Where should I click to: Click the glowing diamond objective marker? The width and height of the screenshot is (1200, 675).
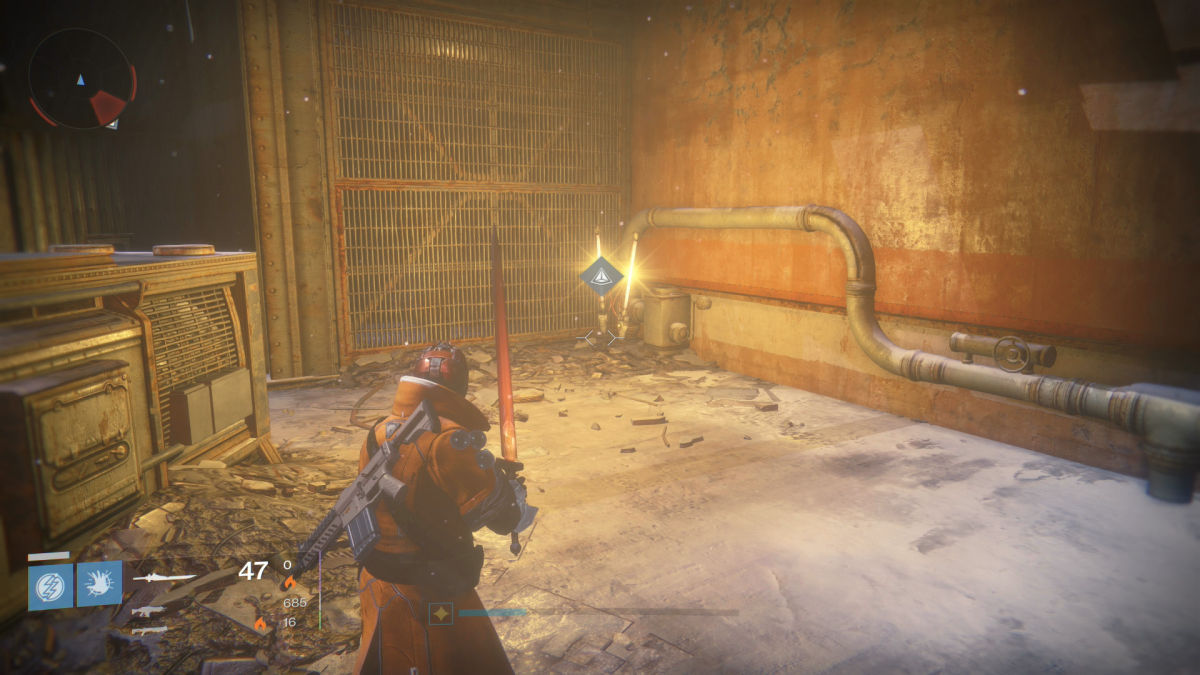[601, 276]
